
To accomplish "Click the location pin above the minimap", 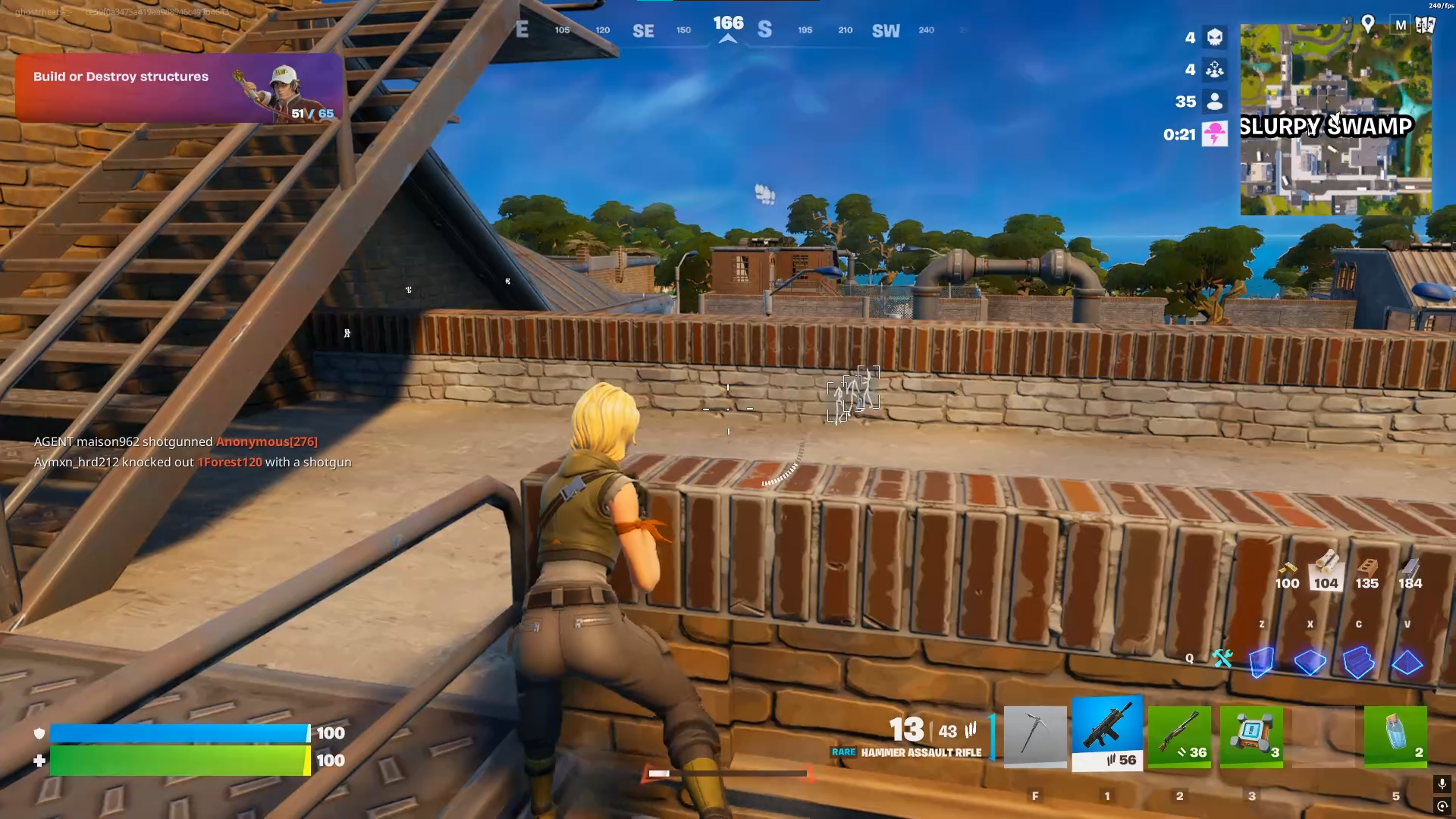I will coord(1367,24).
